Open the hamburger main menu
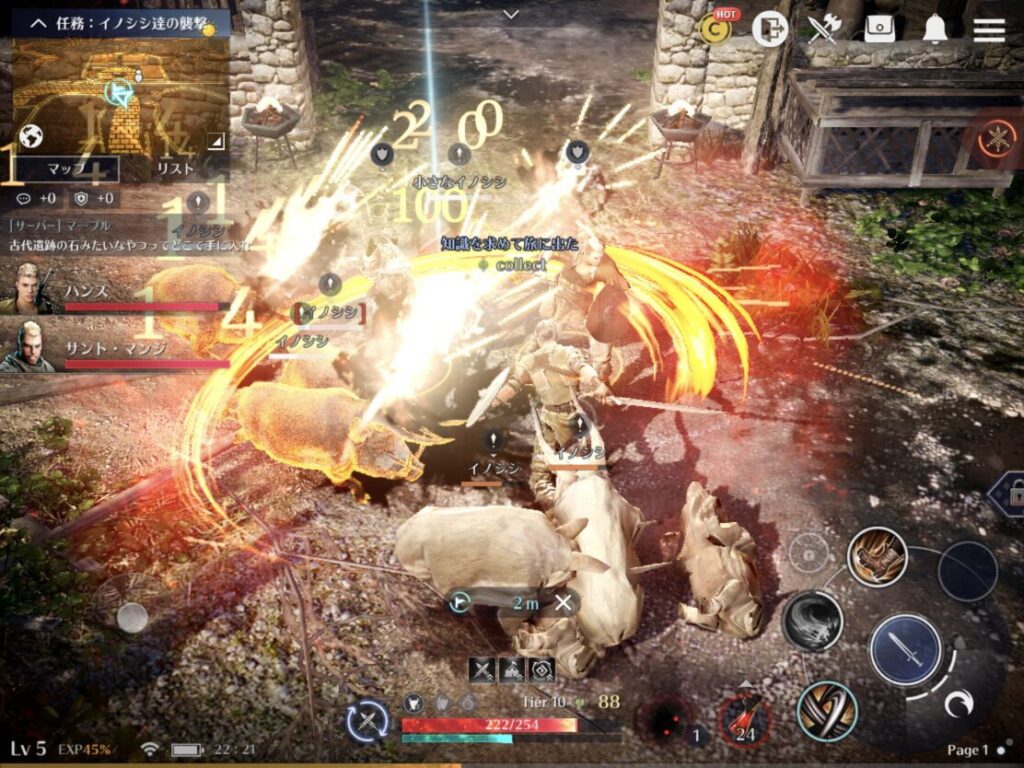1024x768 pixels. [x=989, y=29]
